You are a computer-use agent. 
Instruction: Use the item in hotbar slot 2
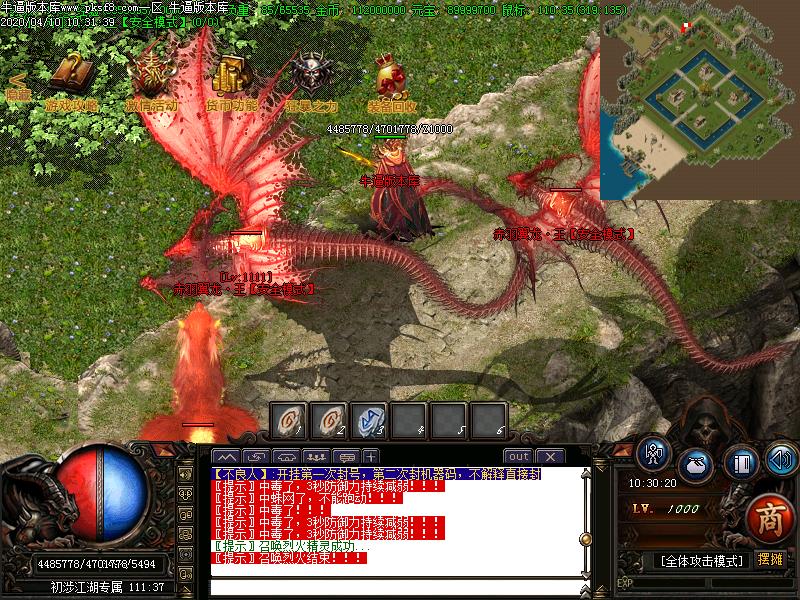329,420
